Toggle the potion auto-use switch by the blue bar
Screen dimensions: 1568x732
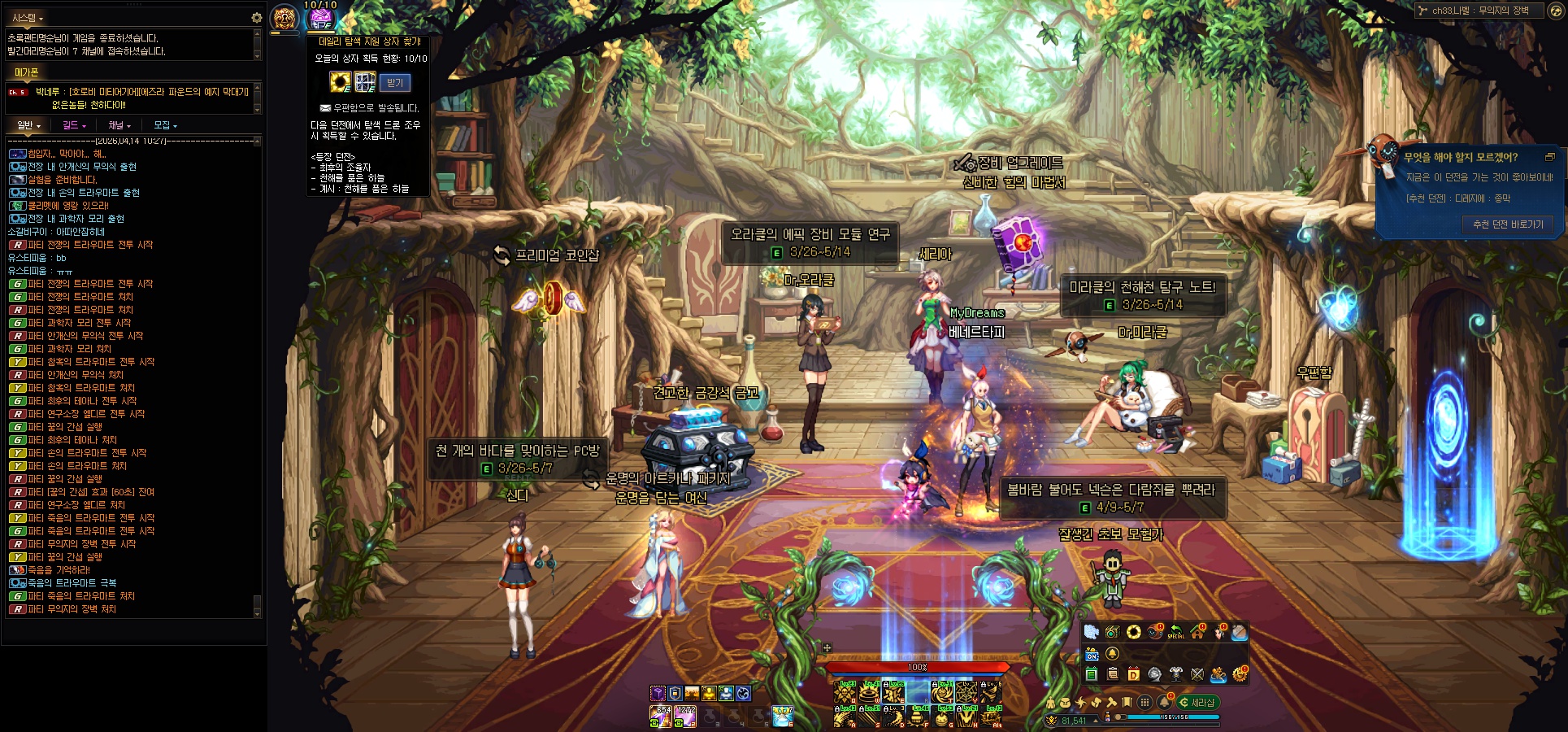pos(1118,717)
